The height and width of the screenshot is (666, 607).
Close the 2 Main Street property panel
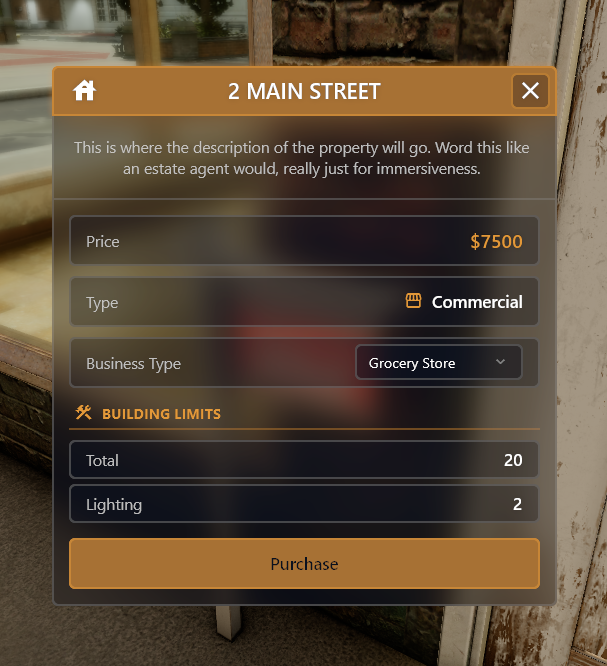click(x=530, y=91)
